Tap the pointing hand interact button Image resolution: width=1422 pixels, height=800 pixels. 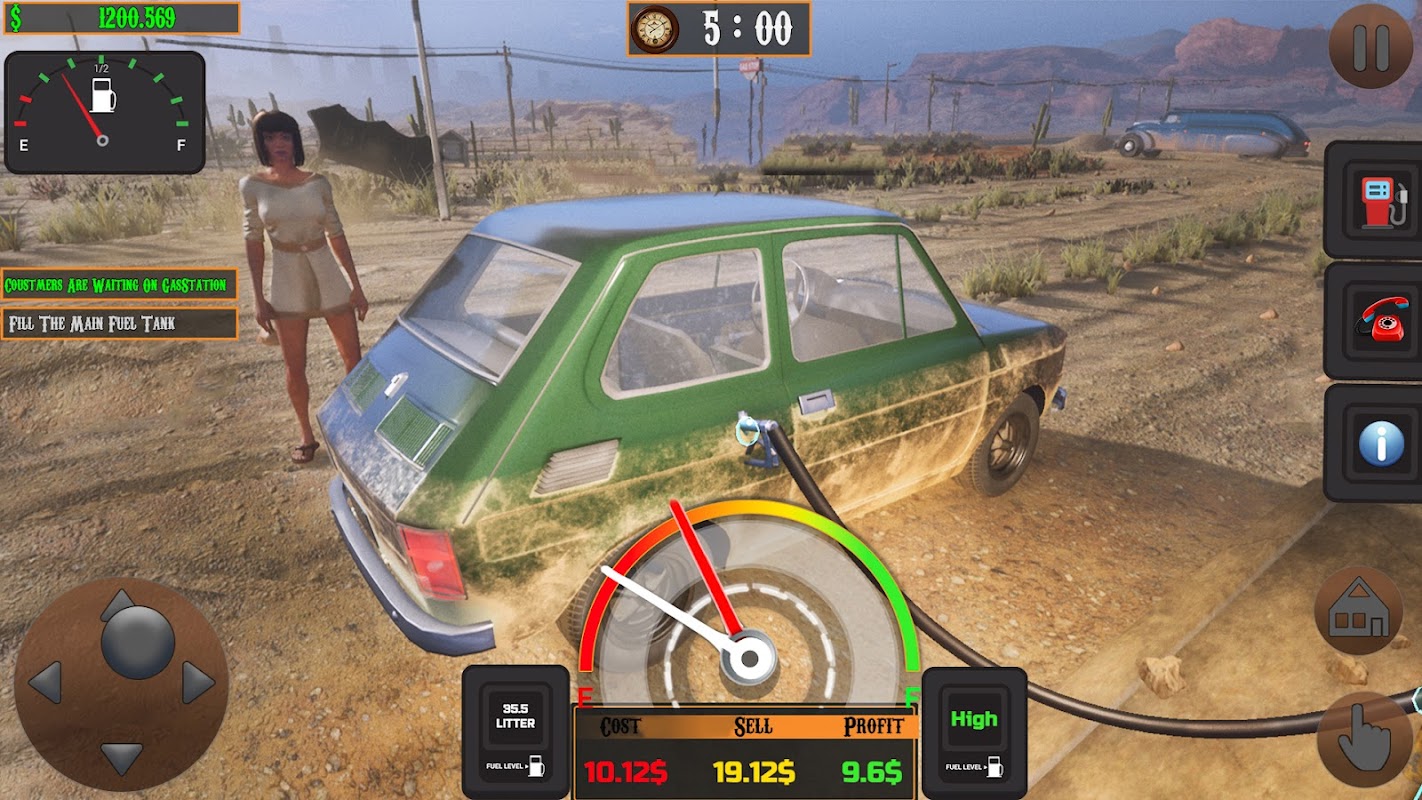coord(1364,740)
